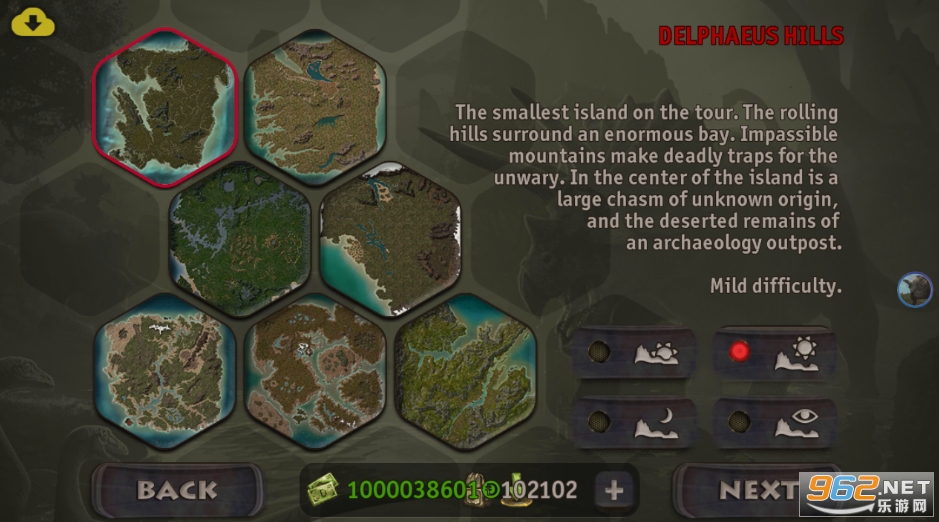This screenshot has height=522, width=939.
Task: Pick the island tile with the turquoise beach
Action: tap(390, 238)
